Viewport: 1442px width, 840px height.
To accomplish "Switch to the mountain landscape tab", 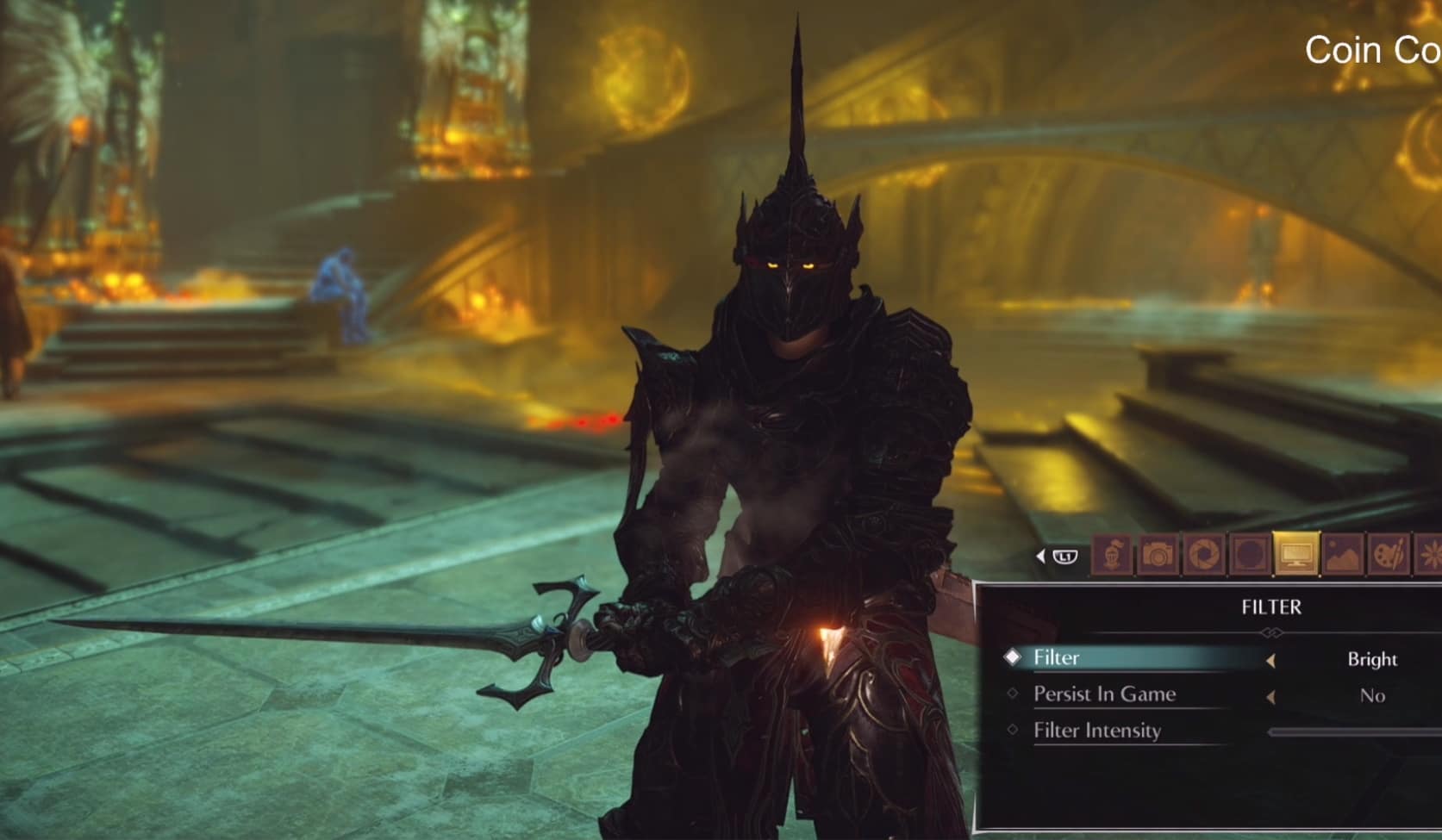I will point(1342,555).
